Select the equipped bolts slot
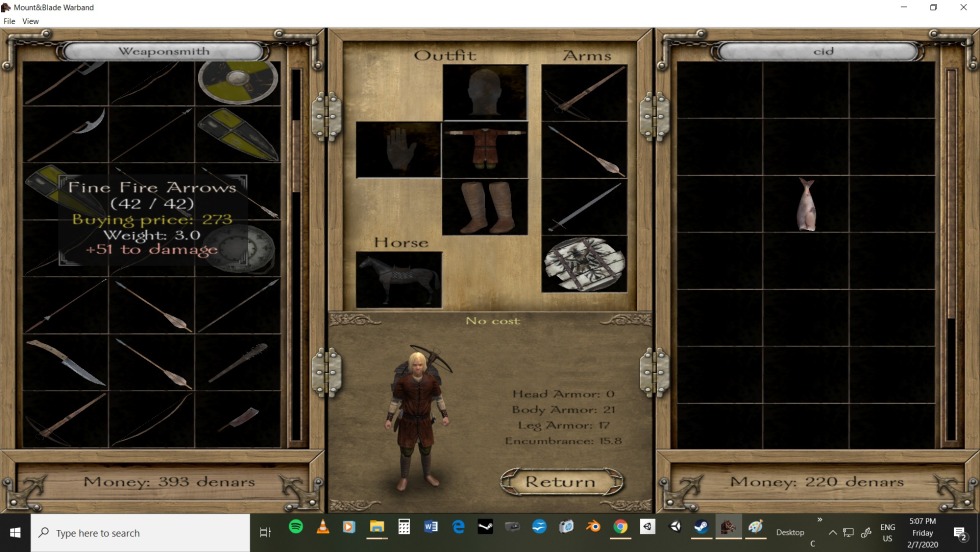This screenshot has height=552, width=980. [x=584, y=150]
